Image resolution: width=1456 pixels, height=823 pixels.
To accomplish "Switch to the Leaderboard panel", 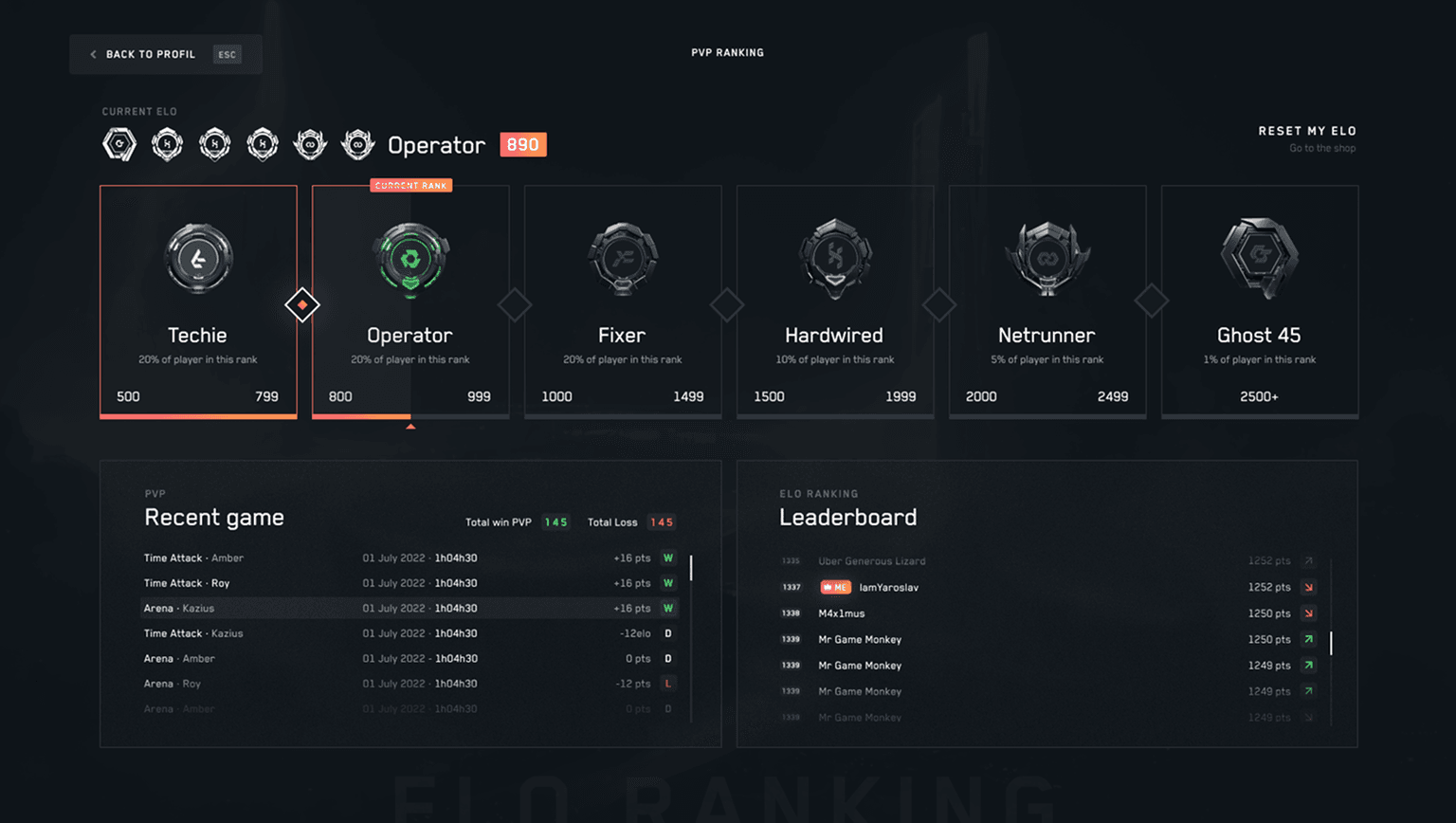I will click(847, 517).
